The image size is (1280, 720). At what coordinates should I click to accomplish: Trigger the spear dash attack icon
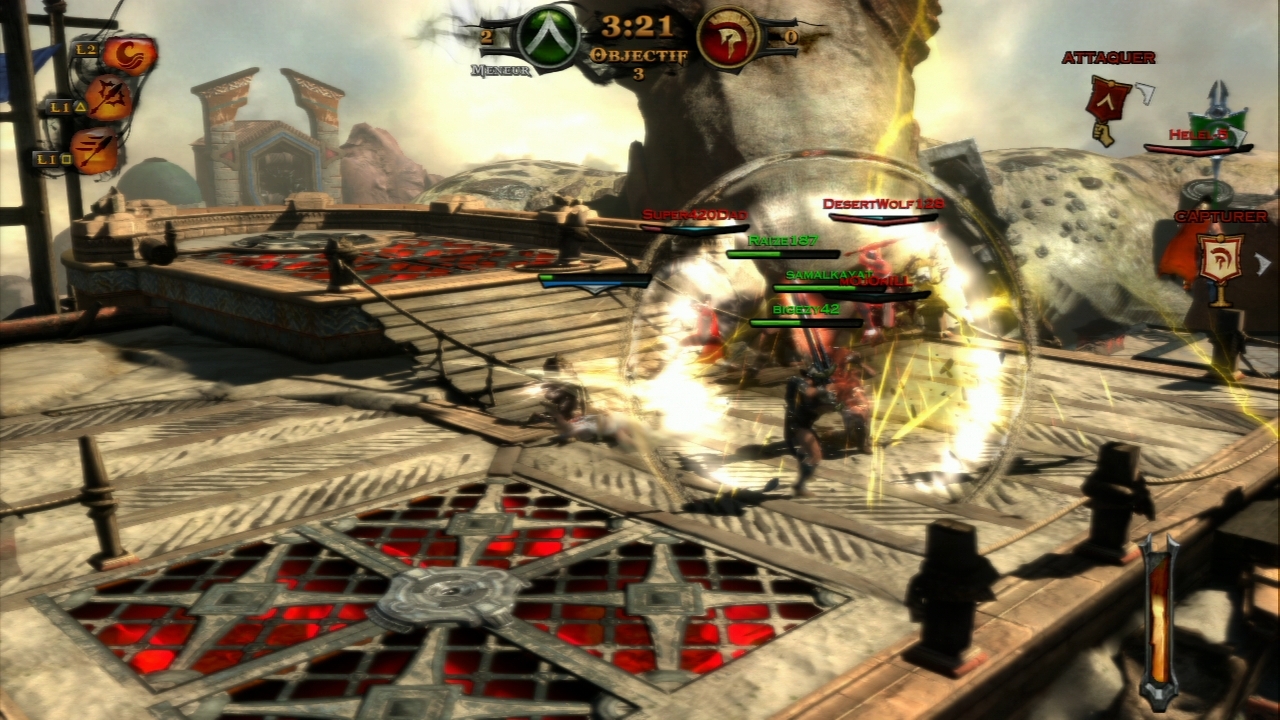[96, 150]
